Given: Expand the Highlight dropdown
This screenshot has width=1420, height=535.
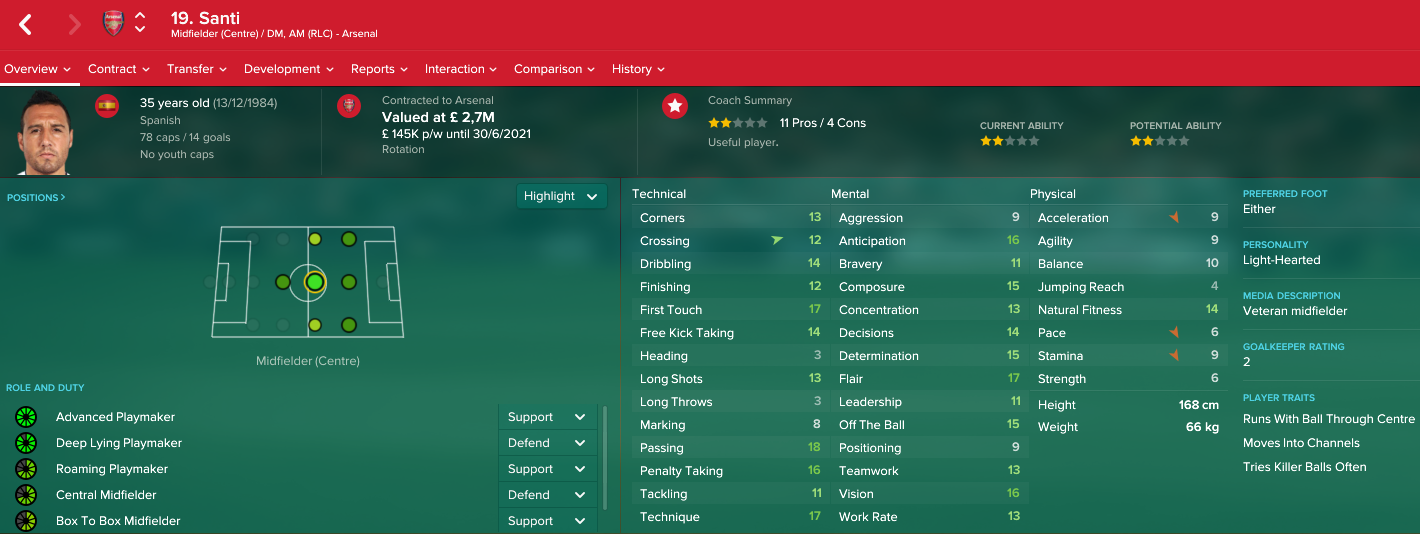Looking at the screenshot, I should (x=561, y=196).
